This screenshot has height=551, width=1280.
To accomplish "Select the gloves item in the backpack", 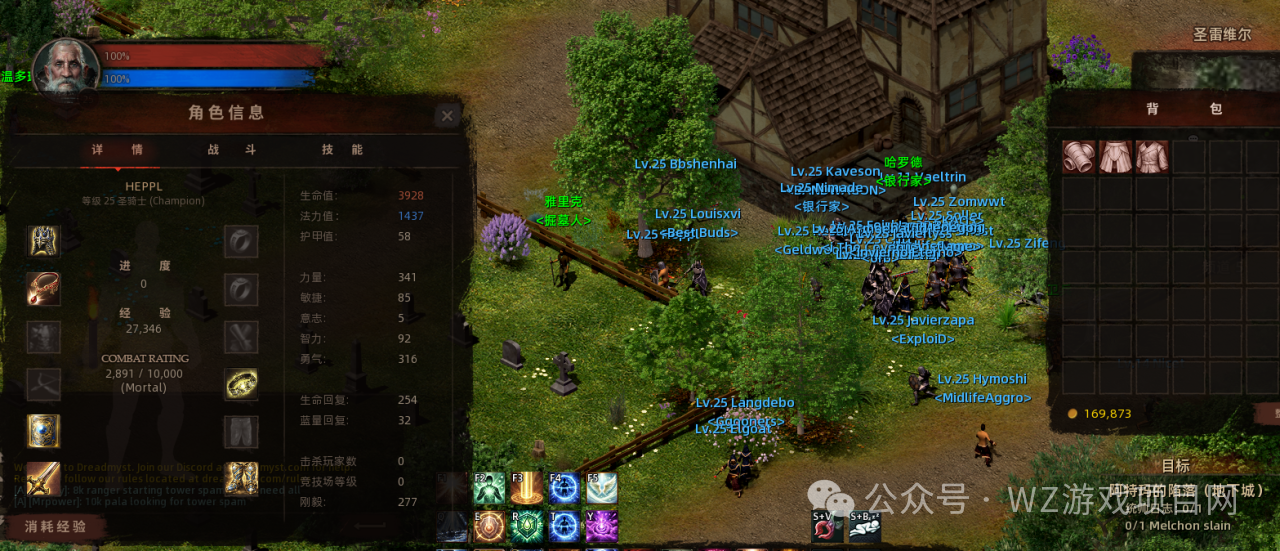I will coord(1079,157).
